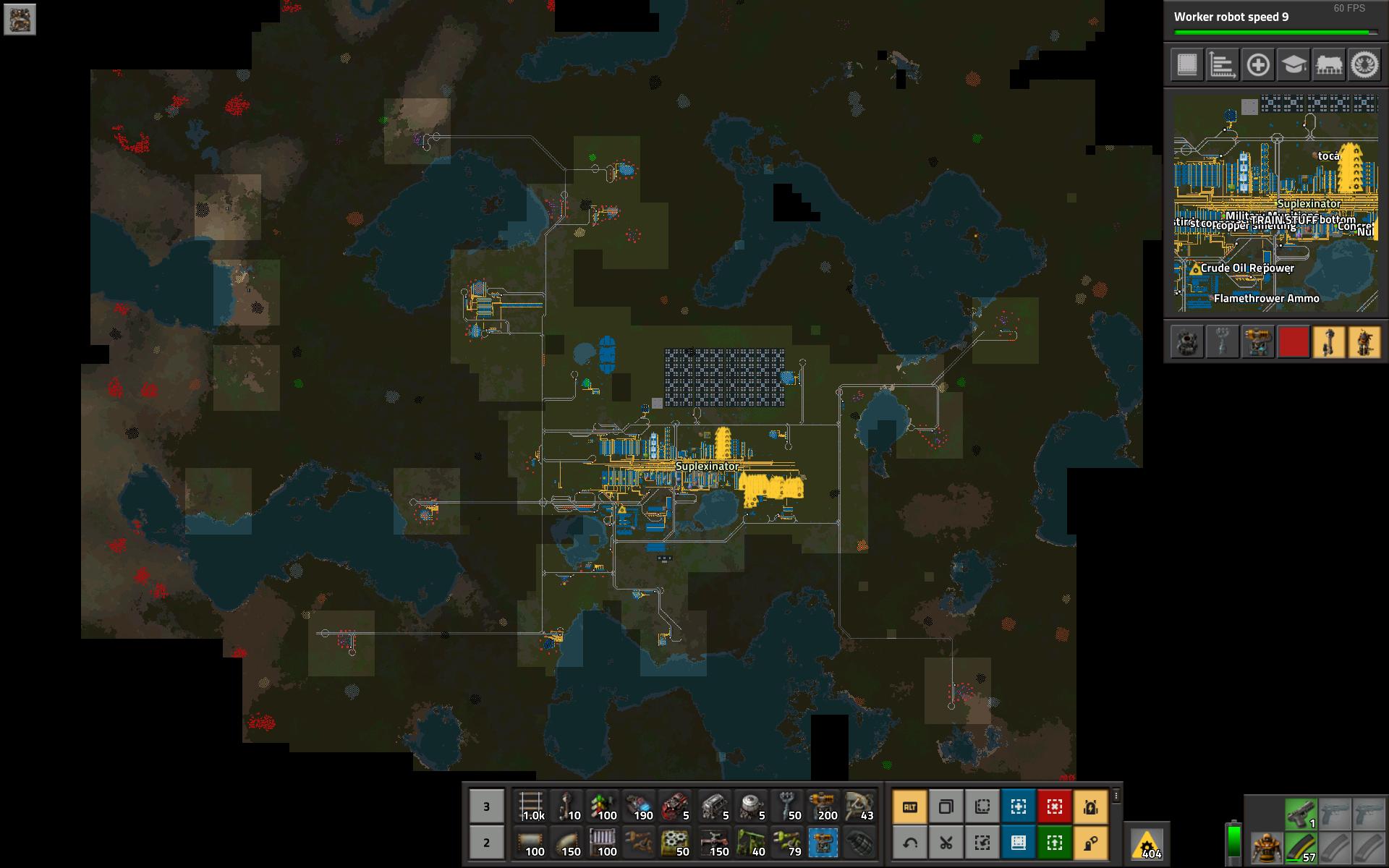The image size is (1389, 868).
Task: Click the minimap panel
Action: (1275, 204)
